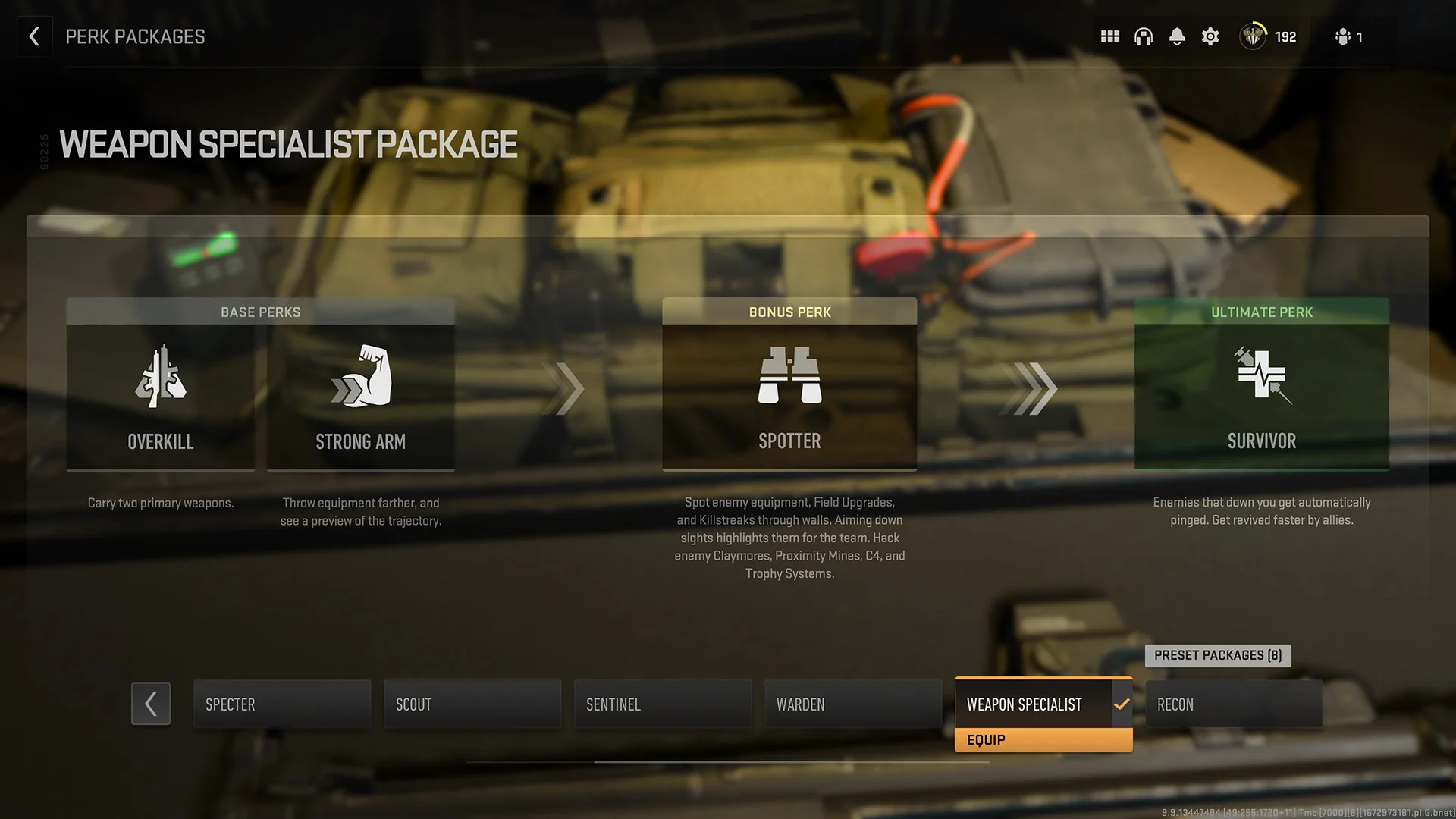This screenshot has height=819, width=1456.
Task: Open the notifications bell
Action: tap(1177, 36)
